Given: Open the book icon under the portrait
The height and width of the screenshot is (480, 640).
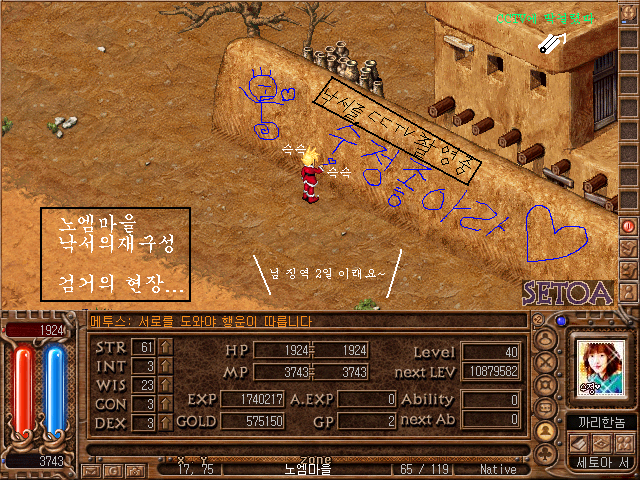Looking at the screenshot, I should [x=578, y=443].
